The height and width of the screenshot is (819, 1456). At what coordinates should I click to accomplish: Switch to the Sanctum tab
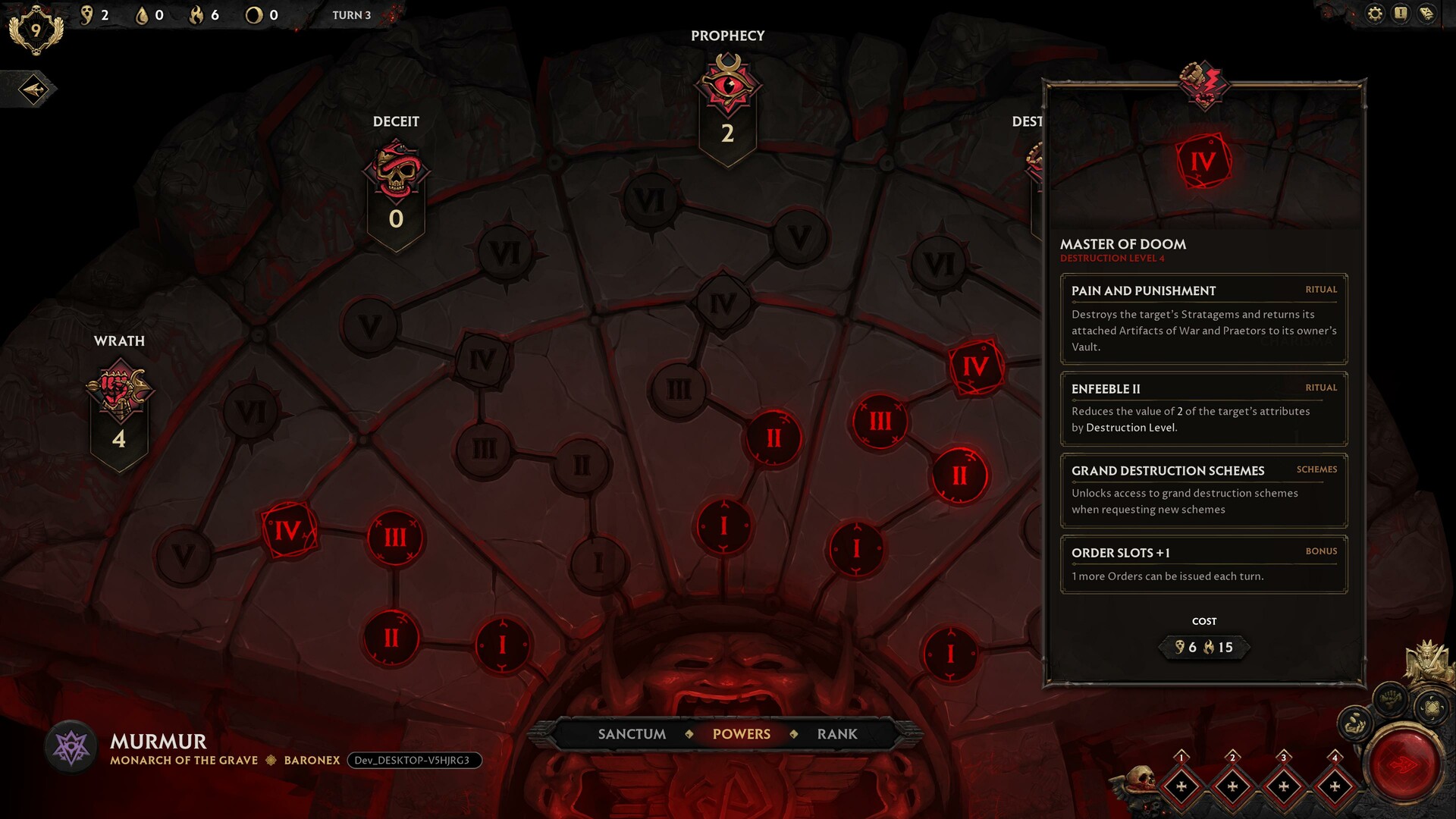[x=632, y=734]
